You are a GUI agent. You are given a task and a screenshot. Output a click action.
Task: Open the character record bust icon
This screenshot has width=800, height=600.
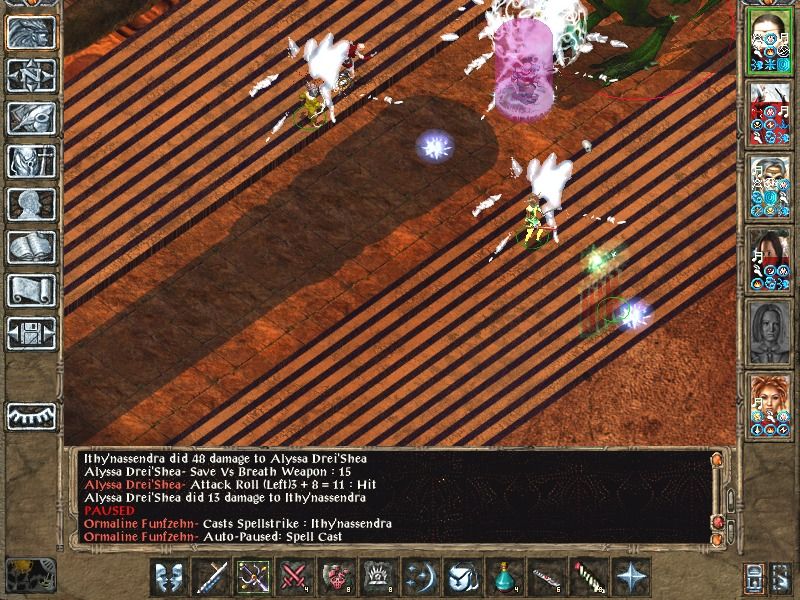click(x=31, y=204)
